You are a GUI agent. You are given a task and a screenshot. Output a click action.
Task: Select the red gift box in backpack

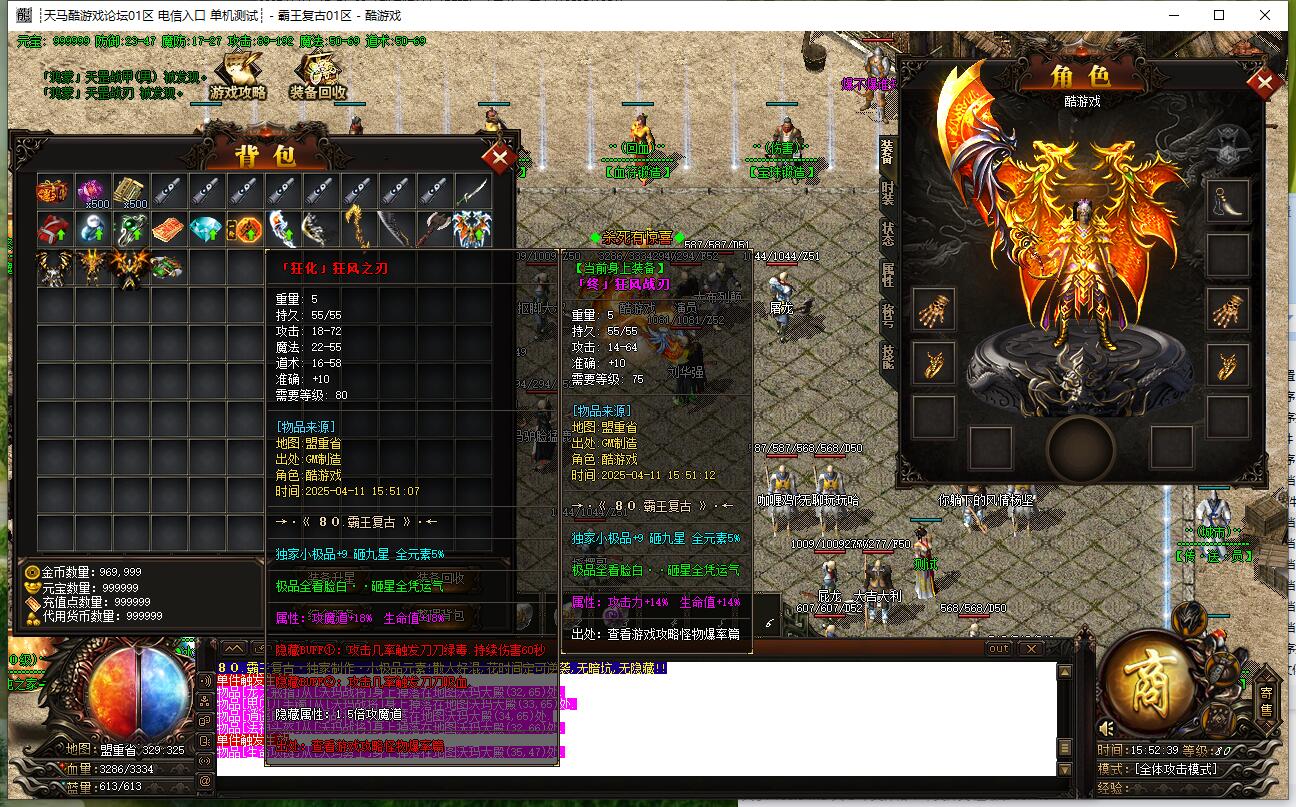point(53,230)
